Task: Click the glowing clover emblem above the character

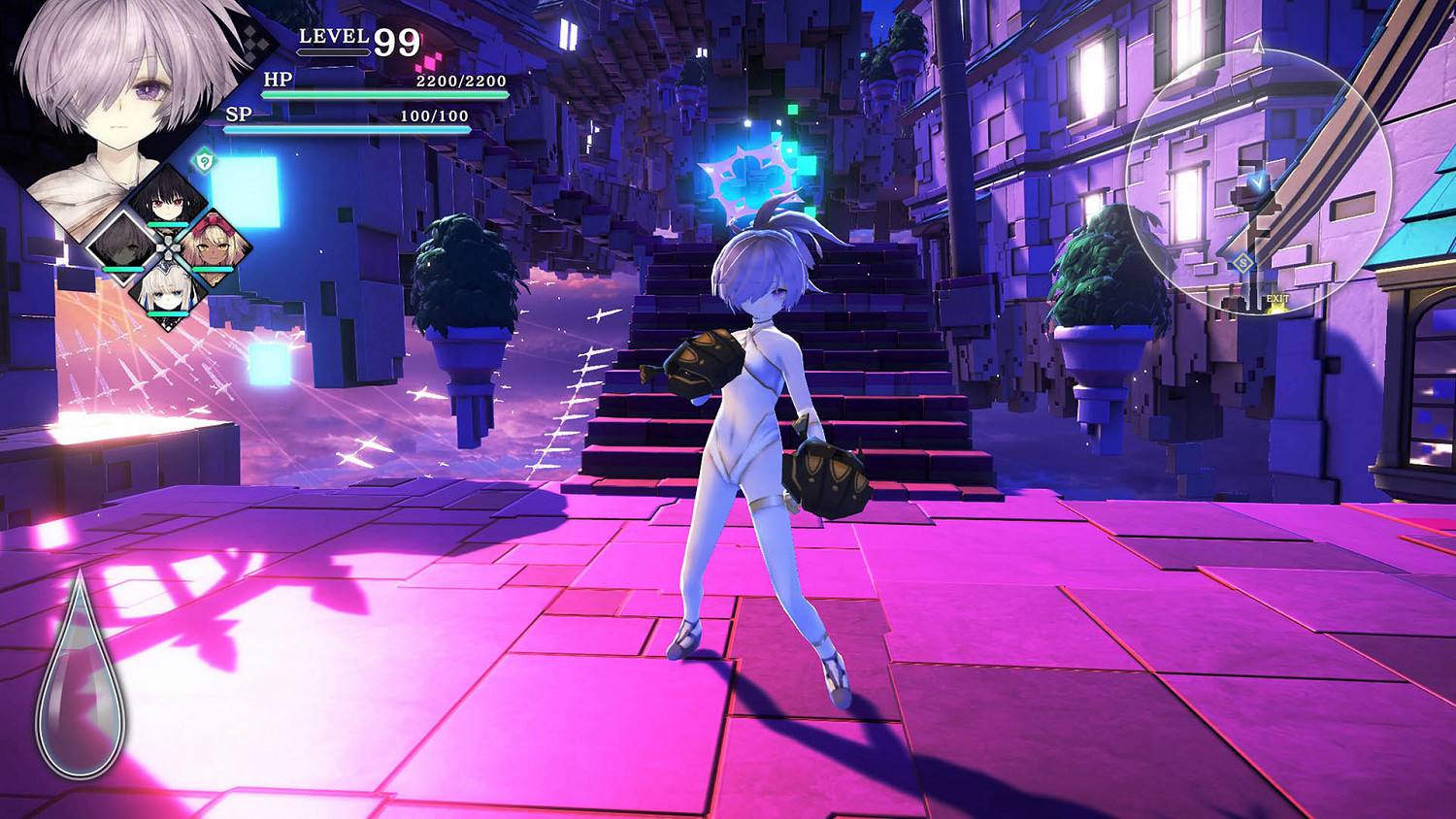Action: (747, 180)
